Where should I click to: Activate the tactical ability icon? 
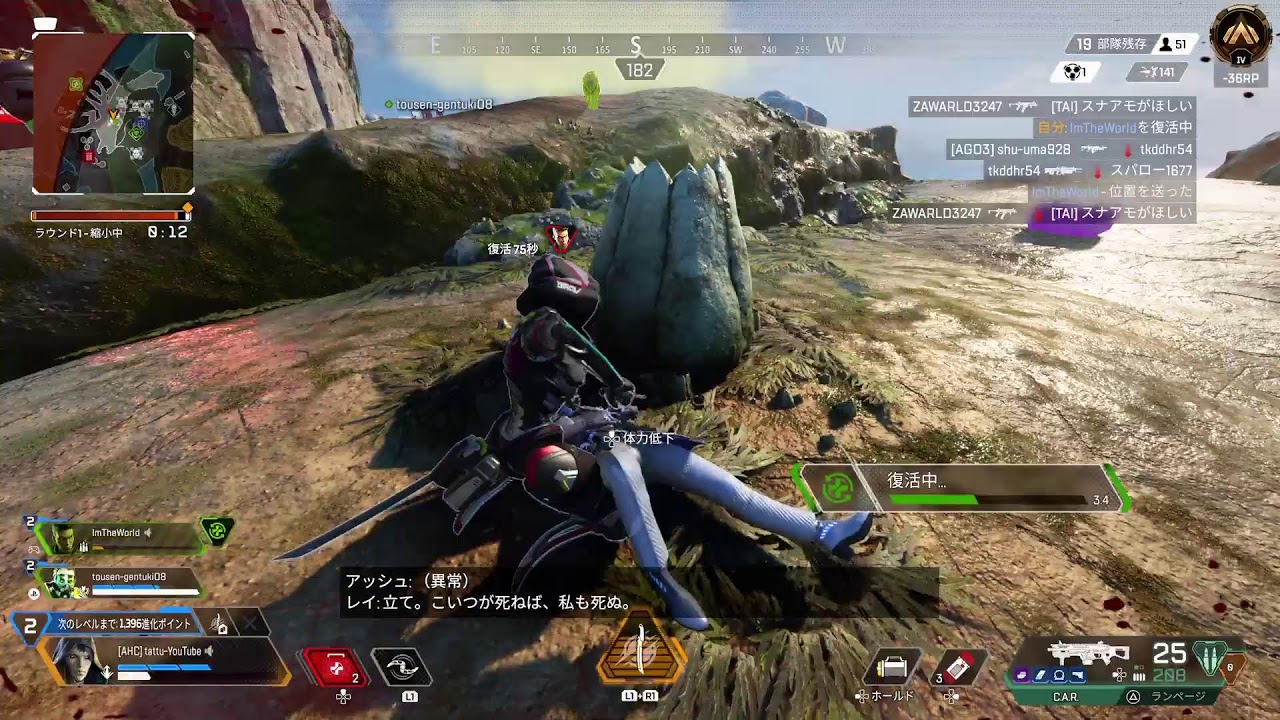point(401,667)
